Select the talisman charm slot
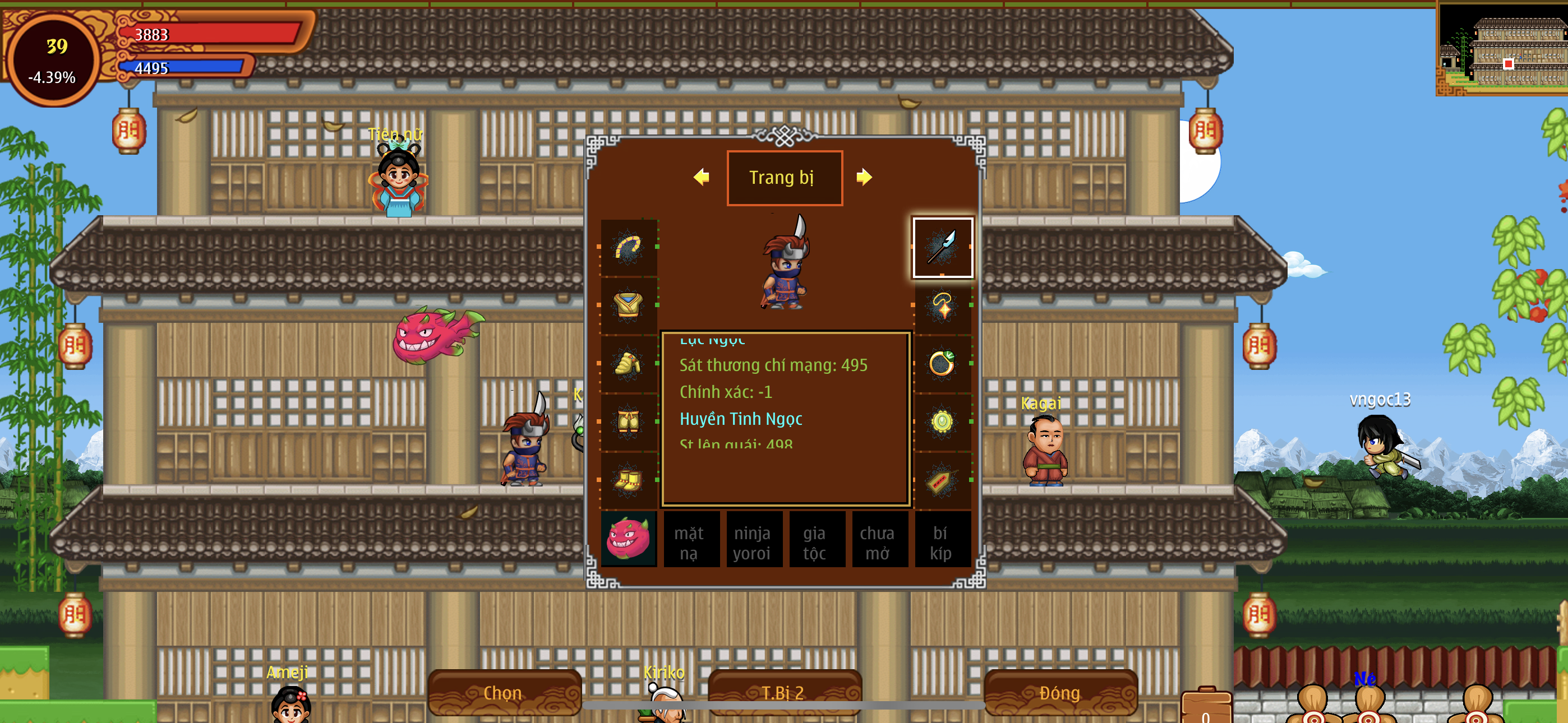The image size is (1568, 723). tap(942, 481)
